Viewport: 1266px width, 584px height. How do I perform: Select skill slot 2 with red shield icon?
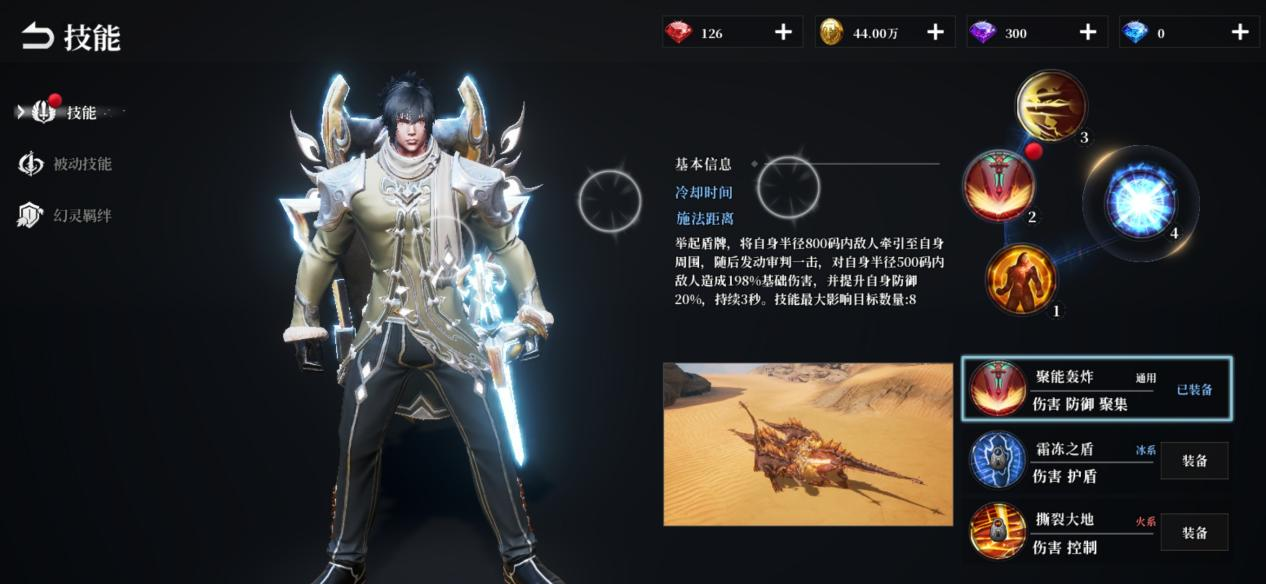(x=998, y=186)
